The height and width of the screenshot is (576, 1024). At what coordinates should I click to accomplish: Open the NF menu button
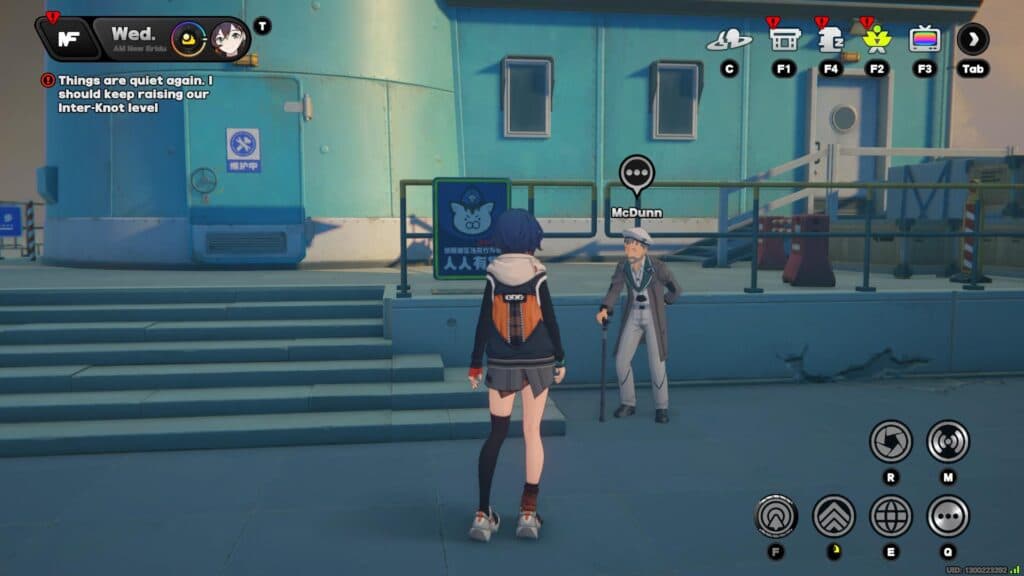pyautogui.click(x=69, y=39)
